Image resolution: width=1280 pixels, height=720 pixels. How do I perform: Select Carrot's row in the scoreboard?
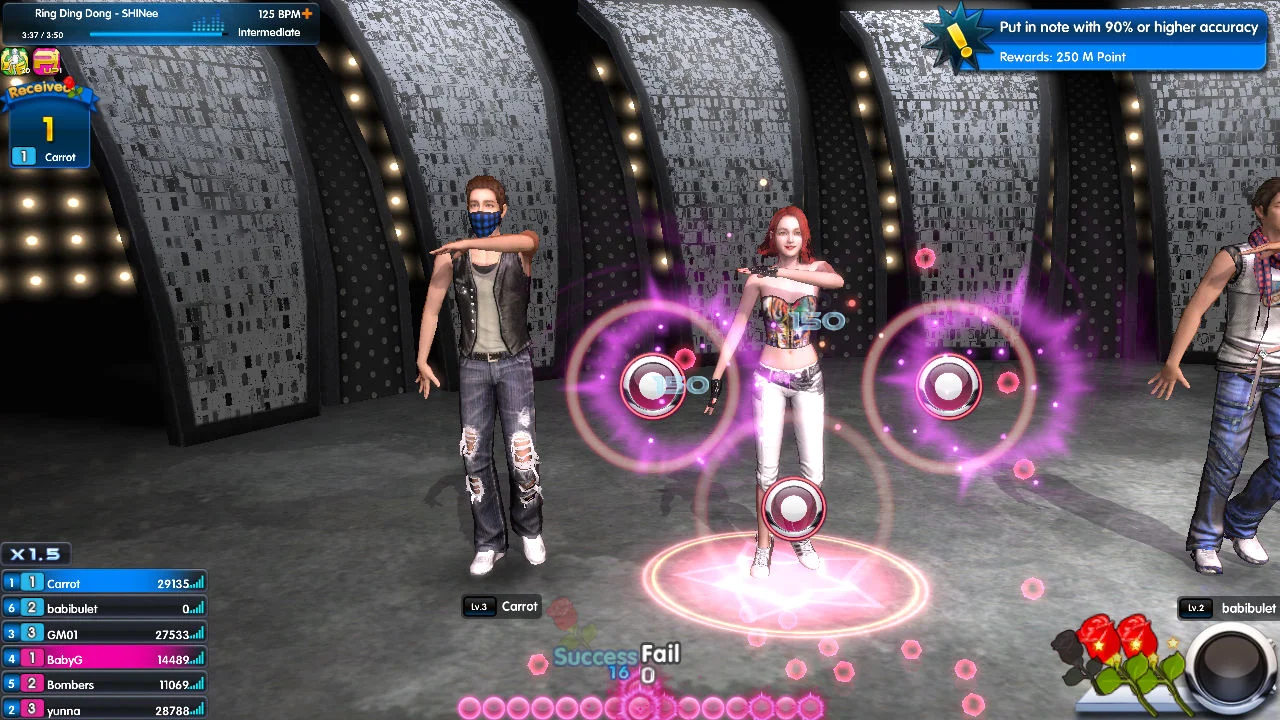pyautogui.click(x=104, y=583)
